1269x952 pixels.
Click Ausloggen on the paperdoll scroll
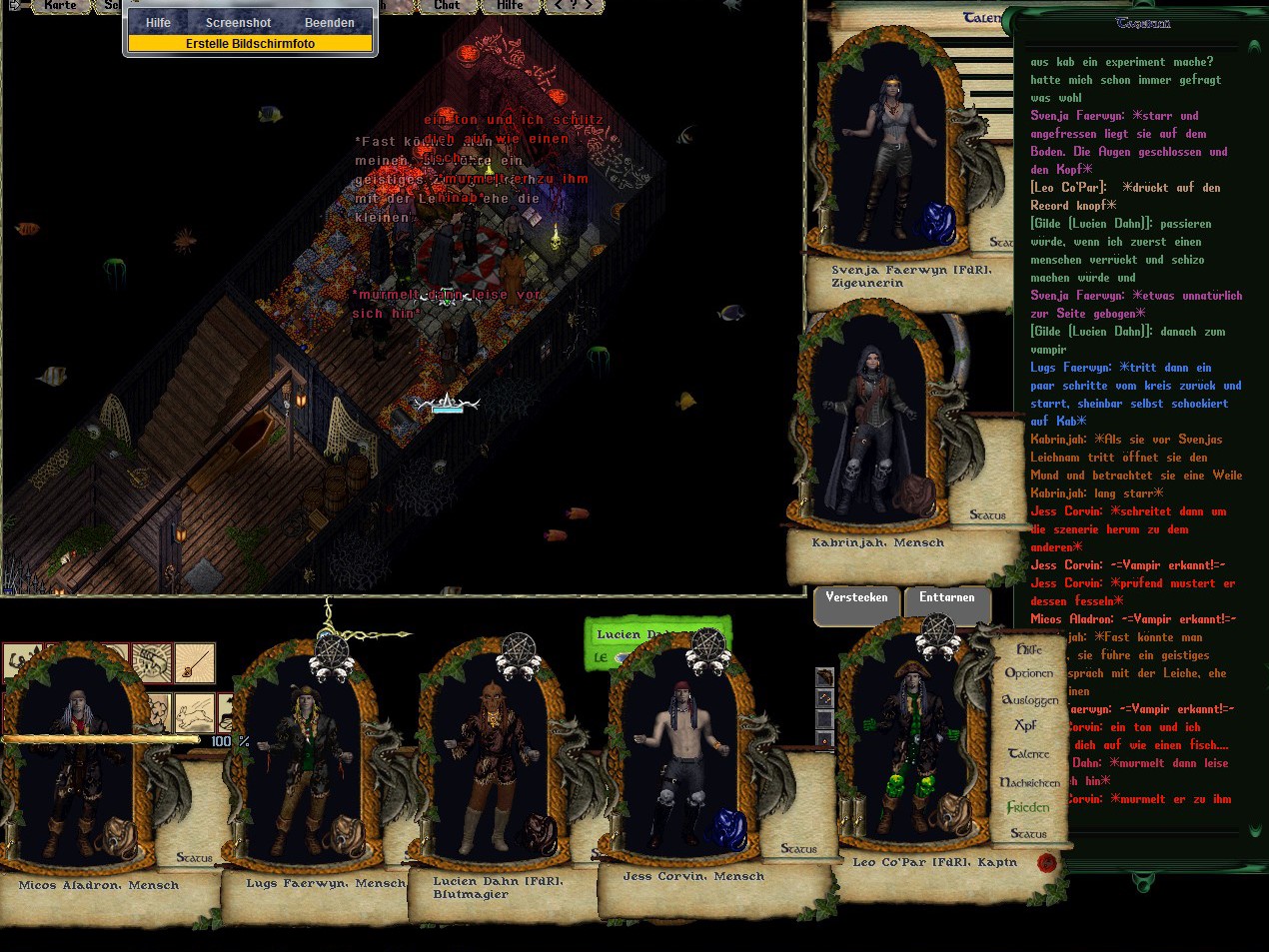point(1030,700)
